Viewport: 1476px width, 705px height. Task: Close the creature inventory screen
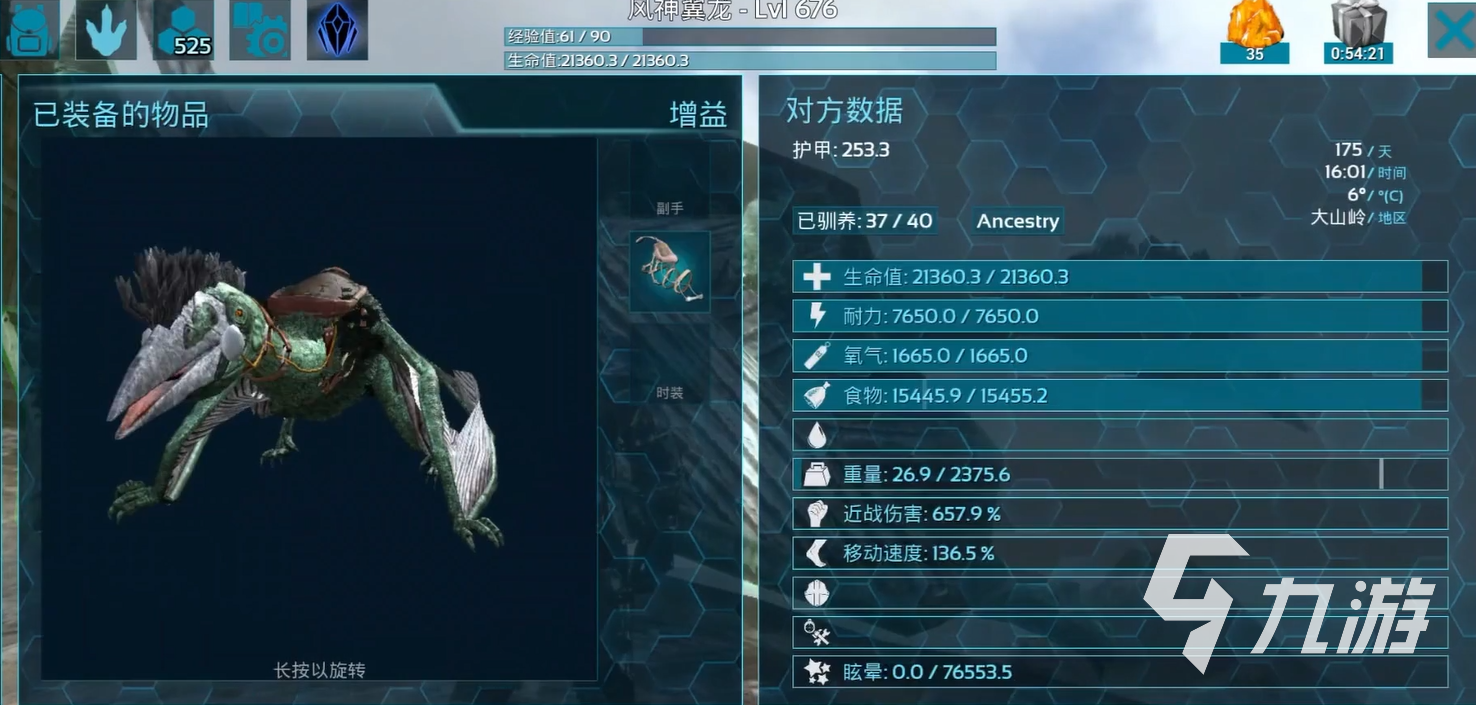pyautogui.click(x=1451, y=32)
